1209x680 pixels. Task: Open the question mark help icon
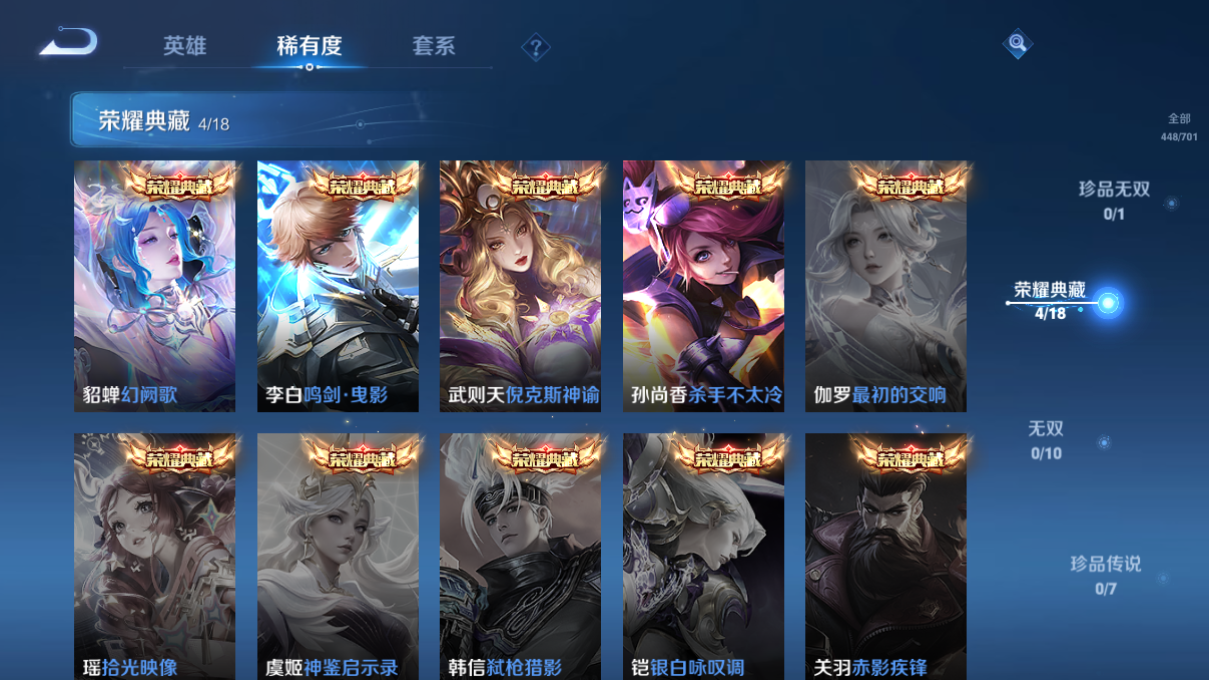pyautogui.click(x=535, y=47)
